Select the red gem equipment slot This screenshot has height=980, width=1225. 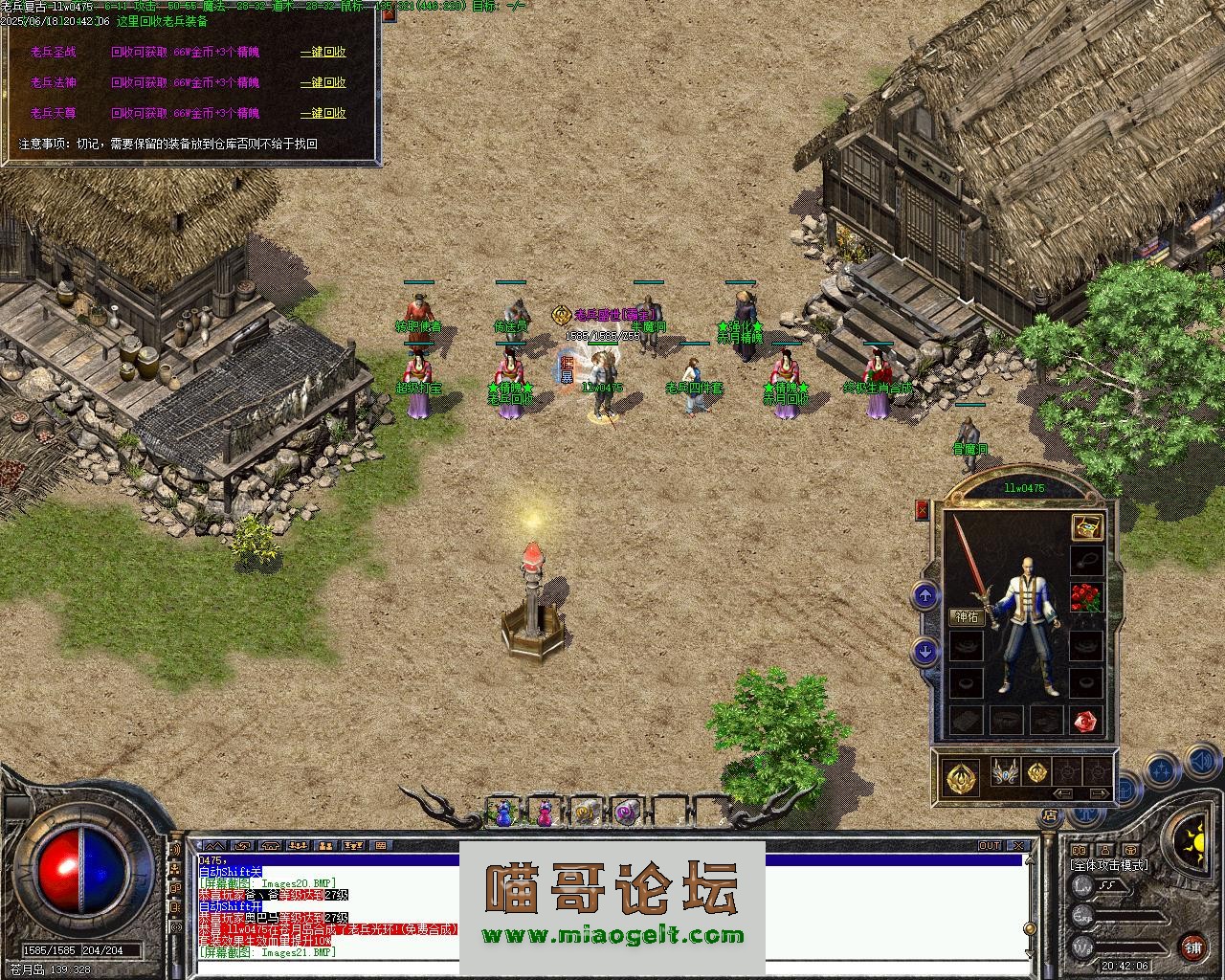coord(1085,720)
